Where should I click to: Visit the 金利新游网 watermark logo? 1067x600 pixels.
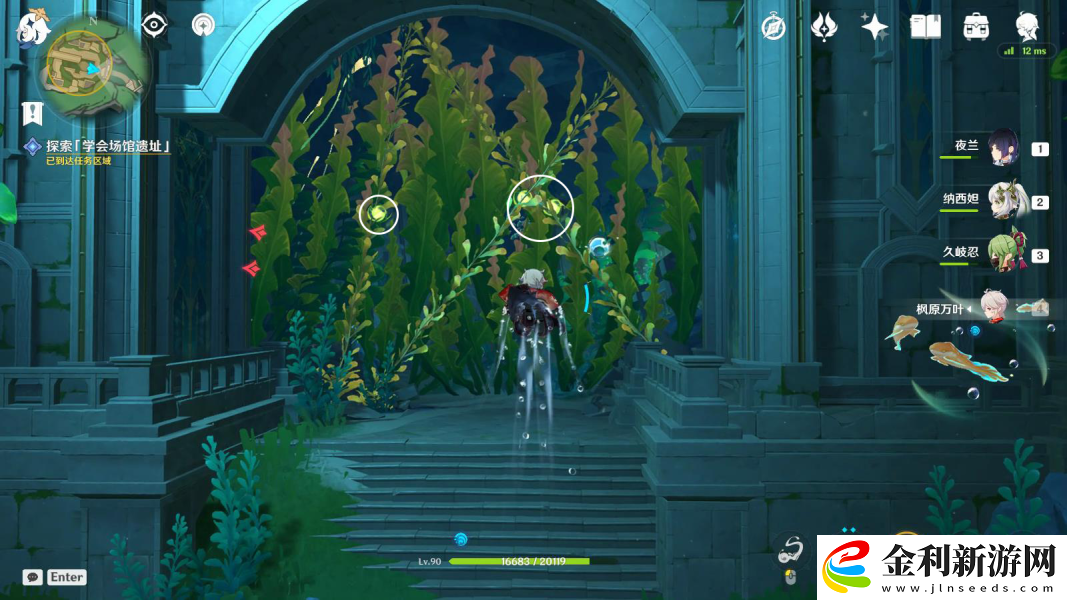[x=940, y=568]
